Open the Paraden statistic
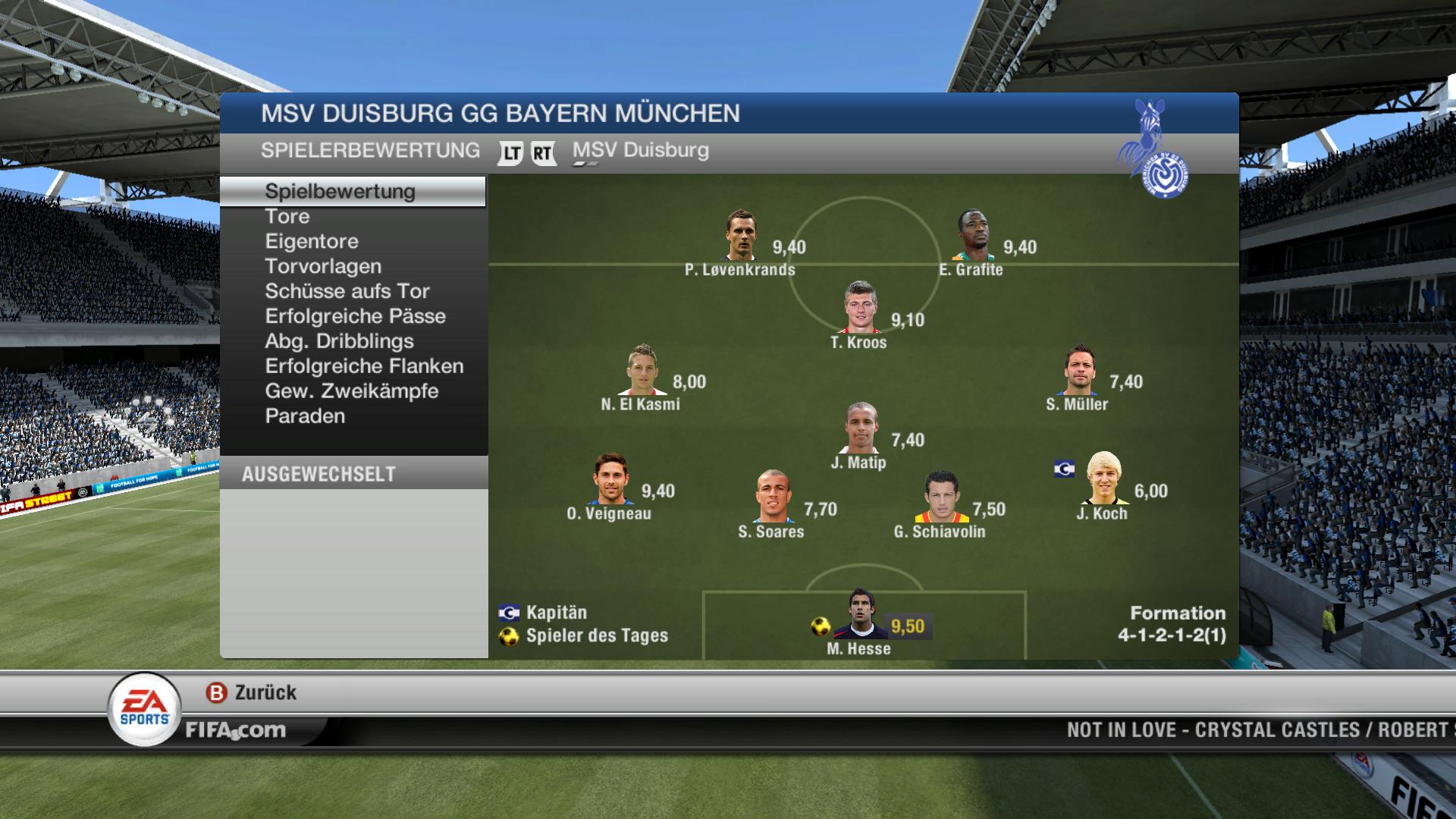 tap(305, 417)
